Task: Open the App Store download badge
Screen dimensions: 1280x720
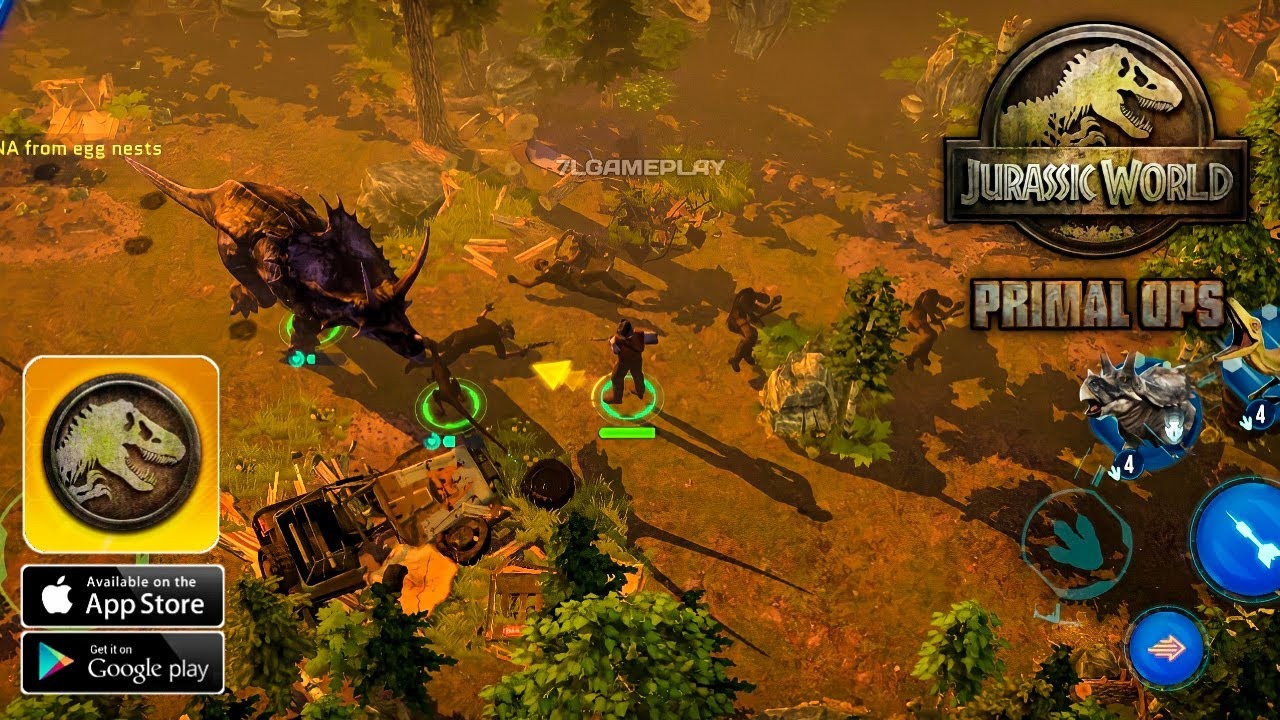Action: pyautogui.click(x=123, y=595)
